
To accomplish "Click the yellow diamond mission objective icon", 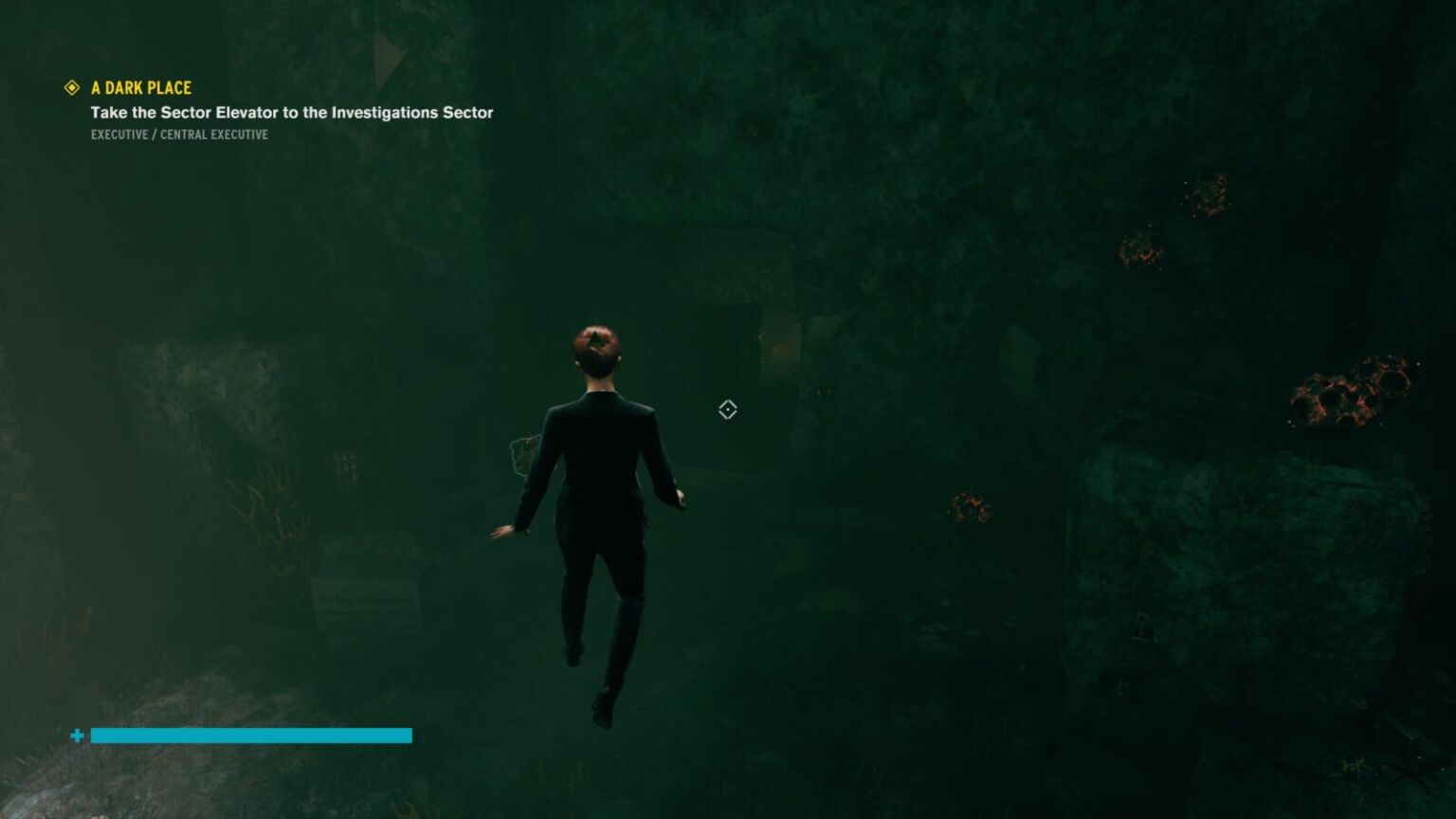I will point(70,87).
